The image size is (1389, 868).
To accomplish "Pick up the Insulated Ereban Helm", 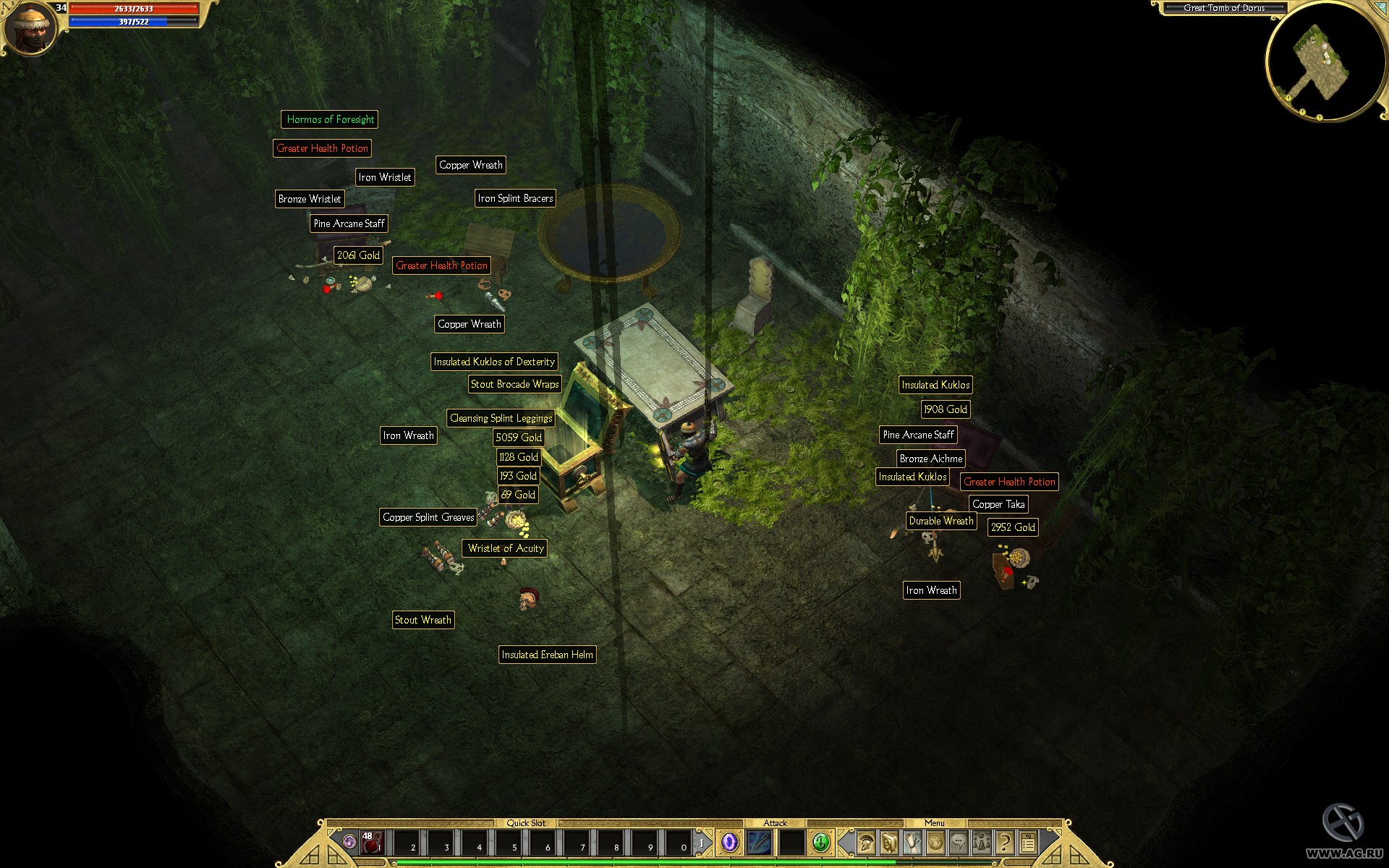I will (548, 655).
